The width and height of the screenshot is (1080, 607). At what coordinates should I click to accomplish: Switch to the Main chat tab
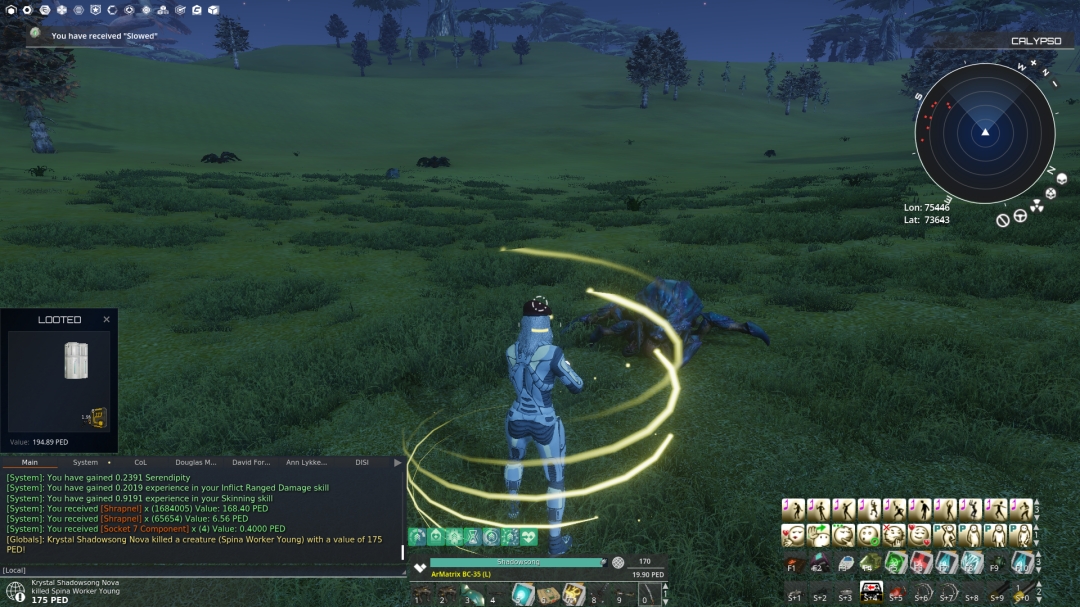[30, 463]
